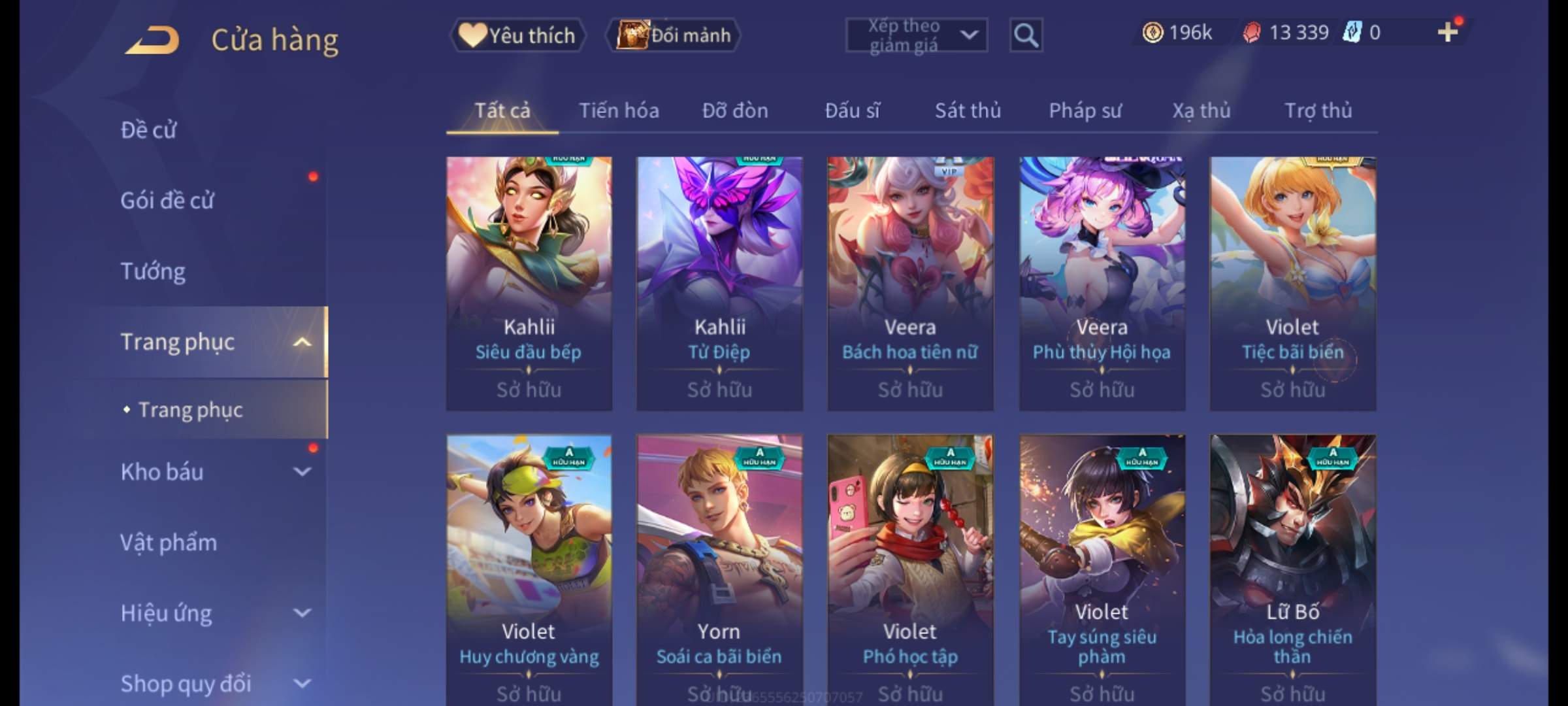Select Kahlii Siêu đầu bếp skin card
The height and width of the screenshot is (706, 1568).
529,283
